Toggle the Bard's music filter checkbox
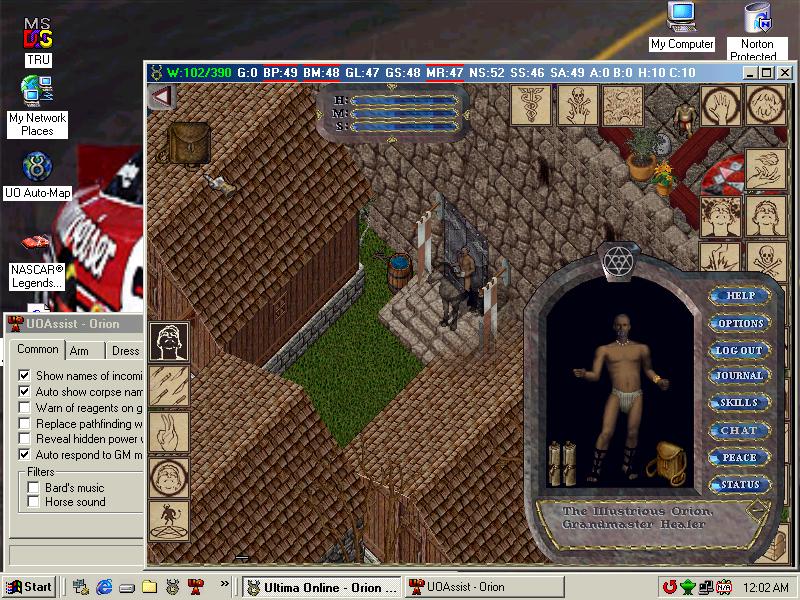The width and height of the screenshot is (800, 600). 34,487
